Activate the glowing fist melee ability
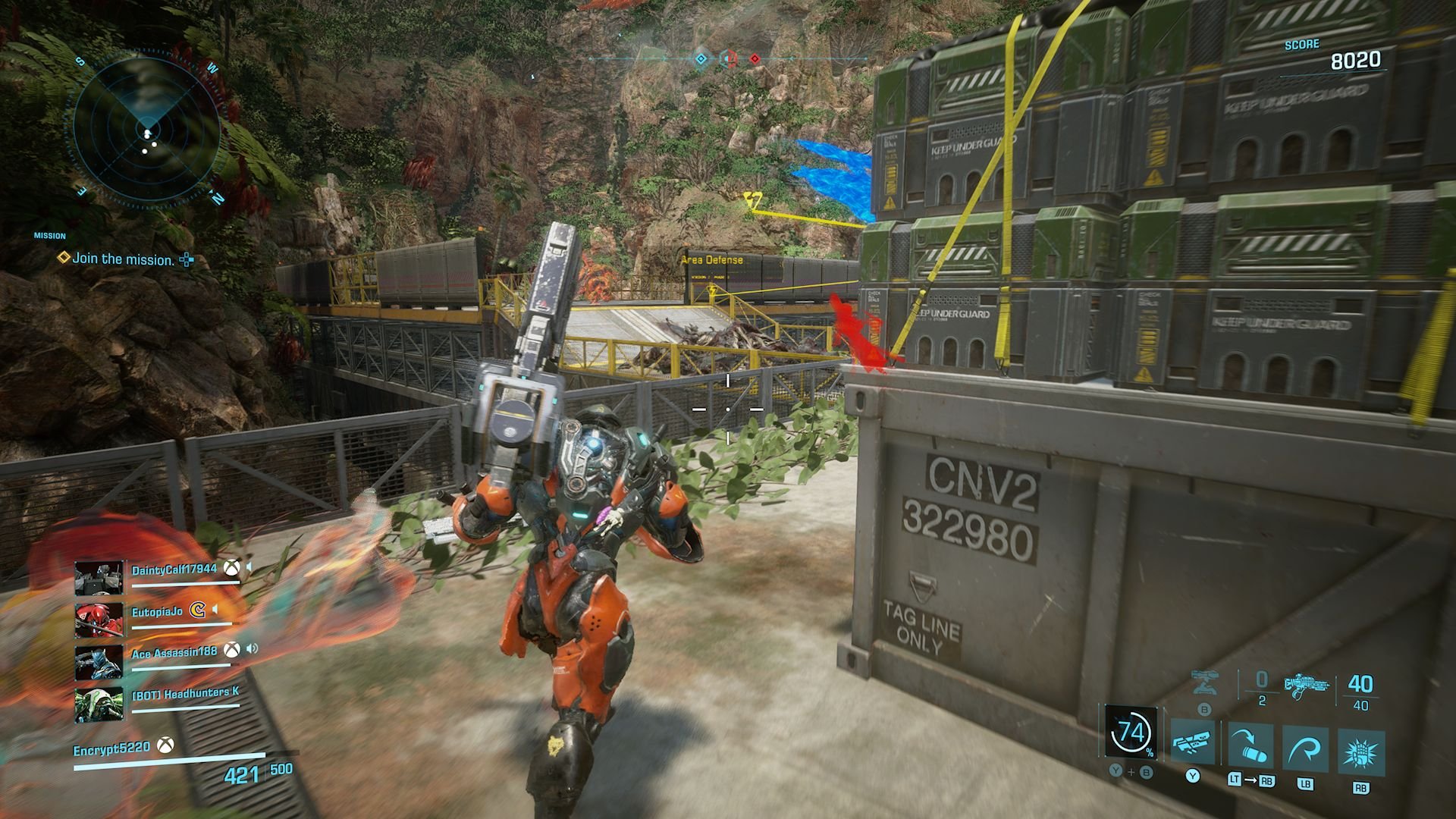 tap(1361, 752)
